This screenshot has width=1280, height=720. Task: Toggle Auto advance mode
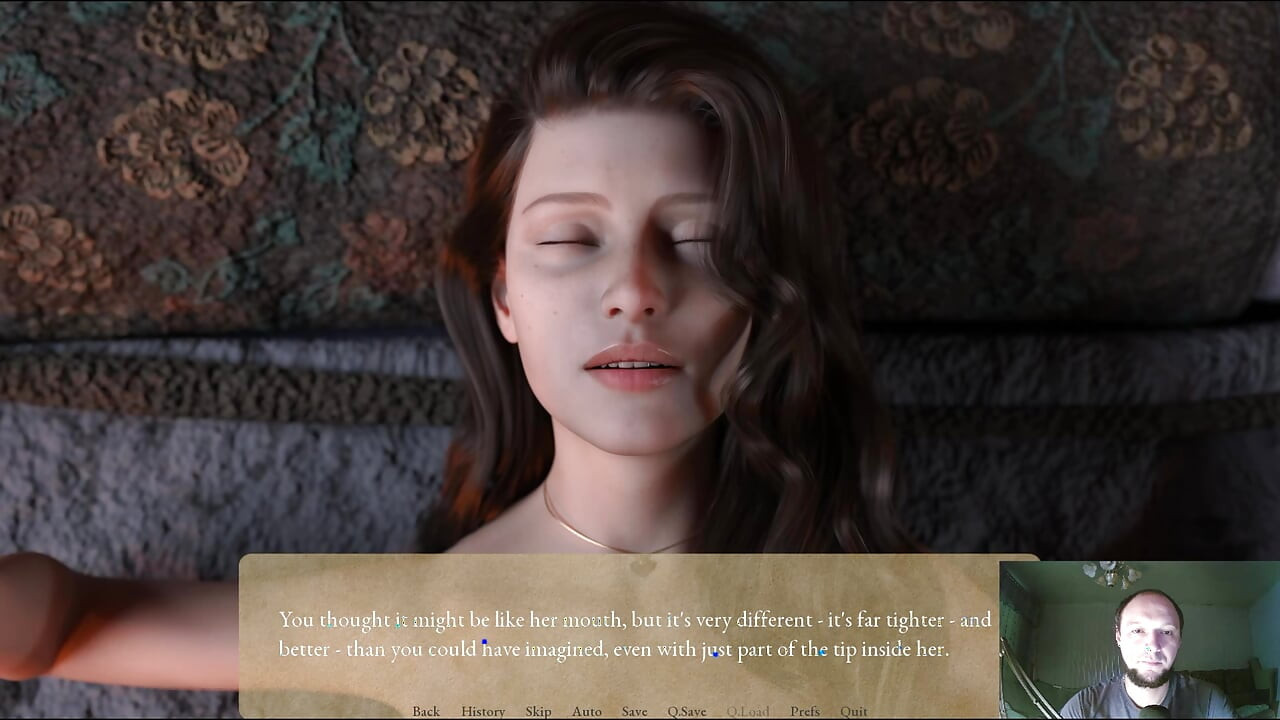tap(587, 711)
